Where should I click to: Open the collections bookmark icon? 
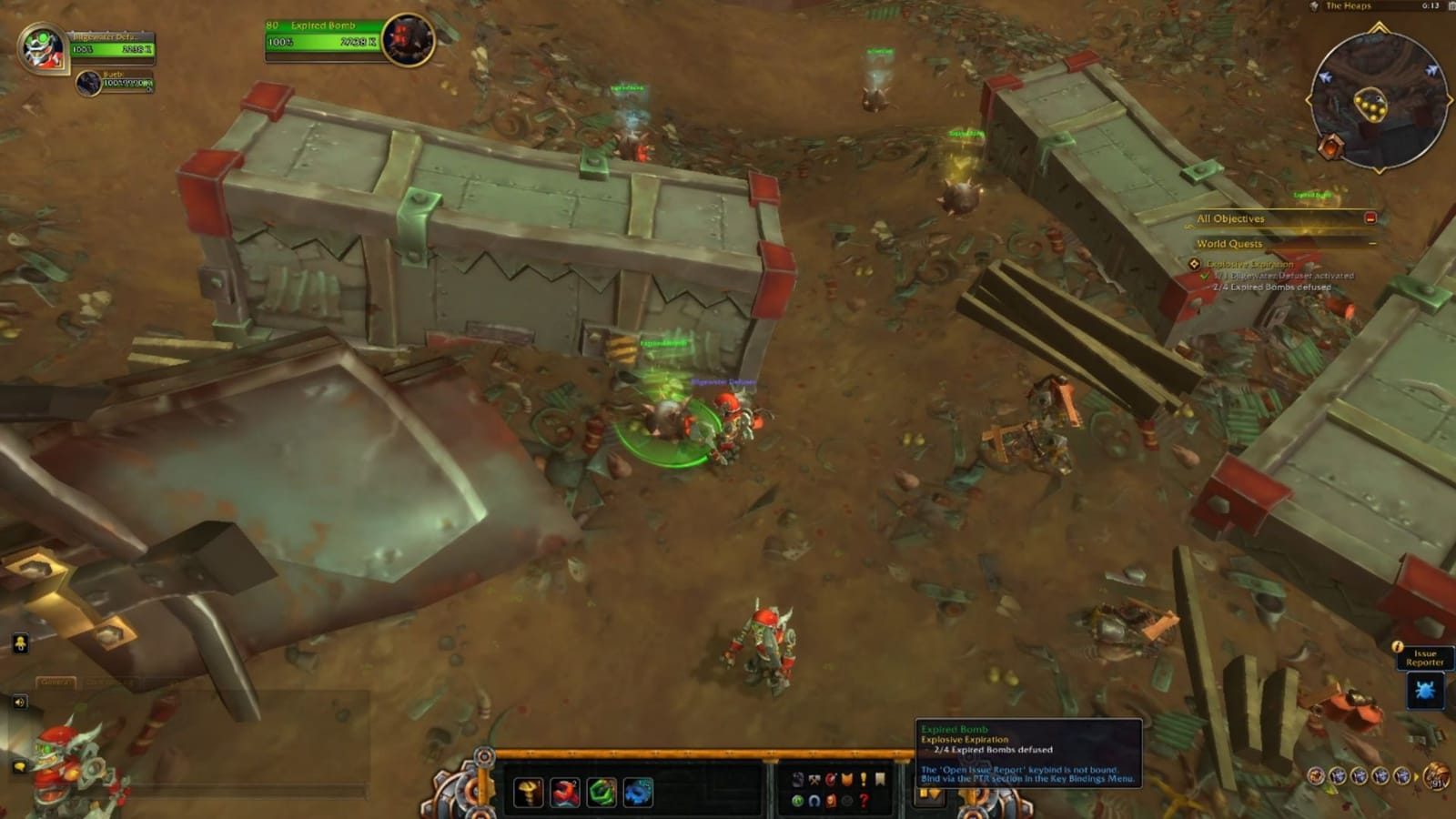[879, 779]
